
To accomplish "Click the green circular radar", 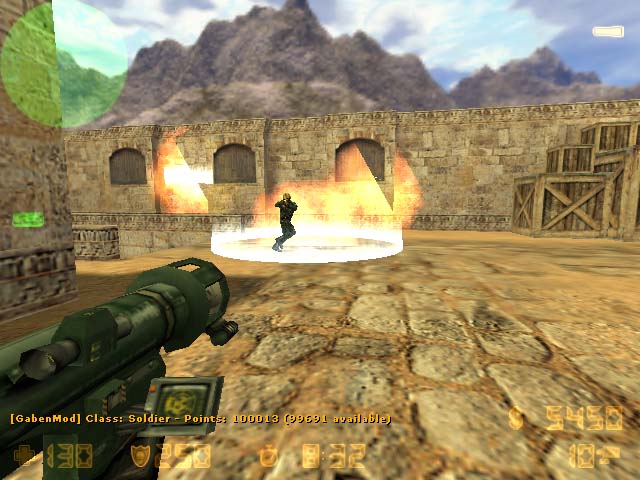I will 62,64.
